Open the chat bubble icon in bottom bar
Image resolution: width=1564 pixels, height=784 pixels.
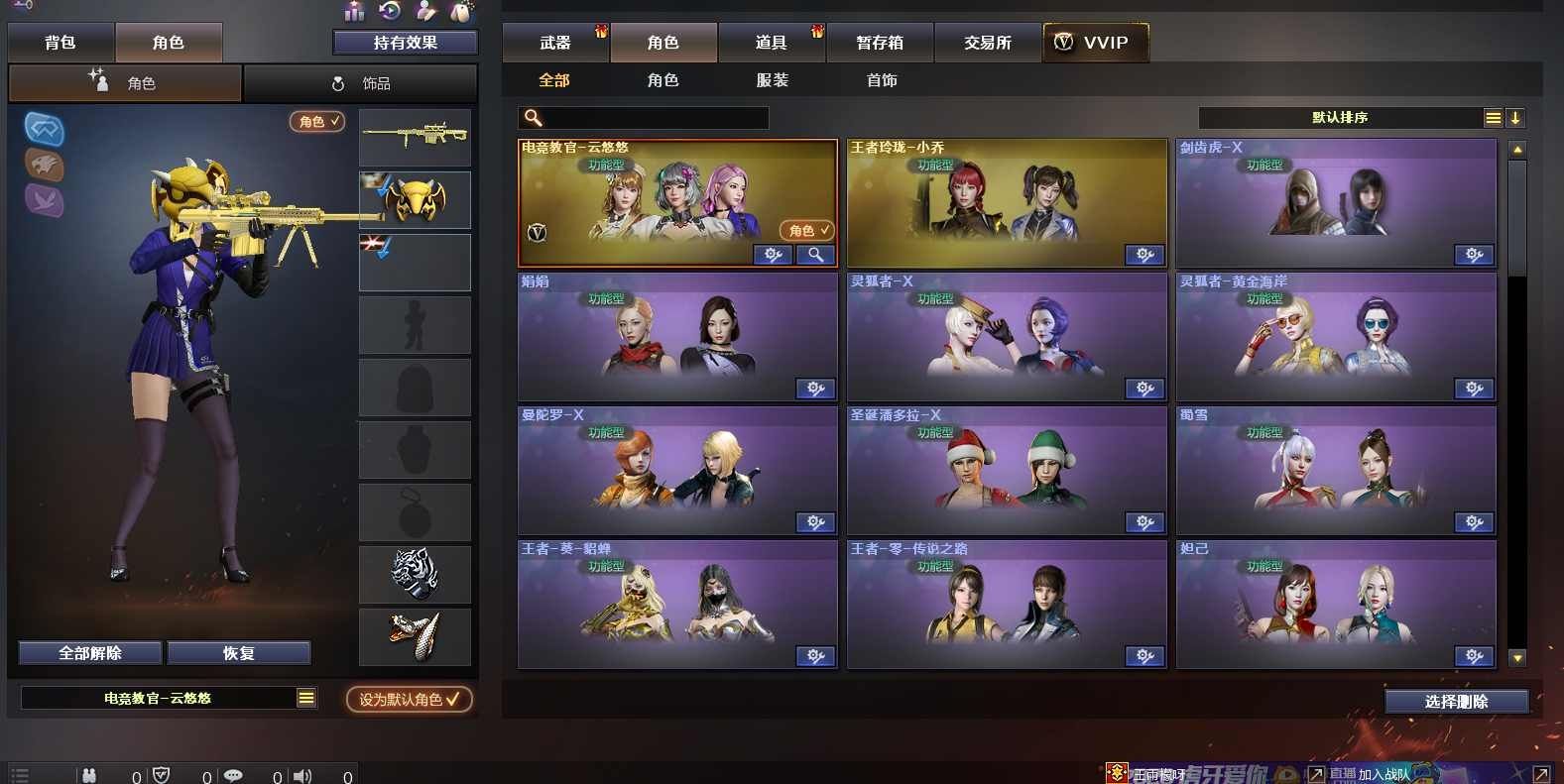[x=232, y=775]
